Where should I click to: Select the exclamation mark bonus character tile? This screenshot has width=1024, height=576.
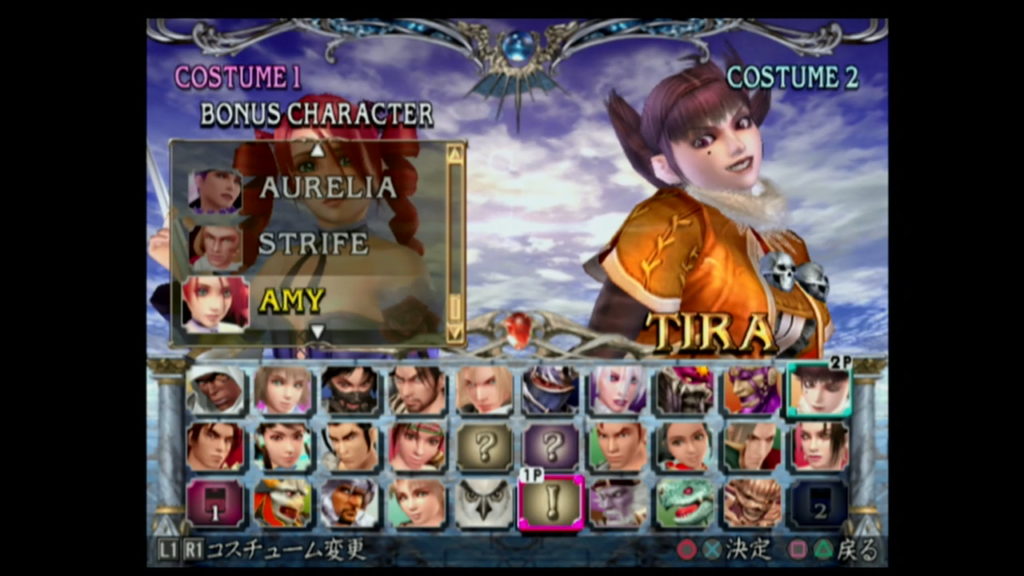[x=551, y=502]
